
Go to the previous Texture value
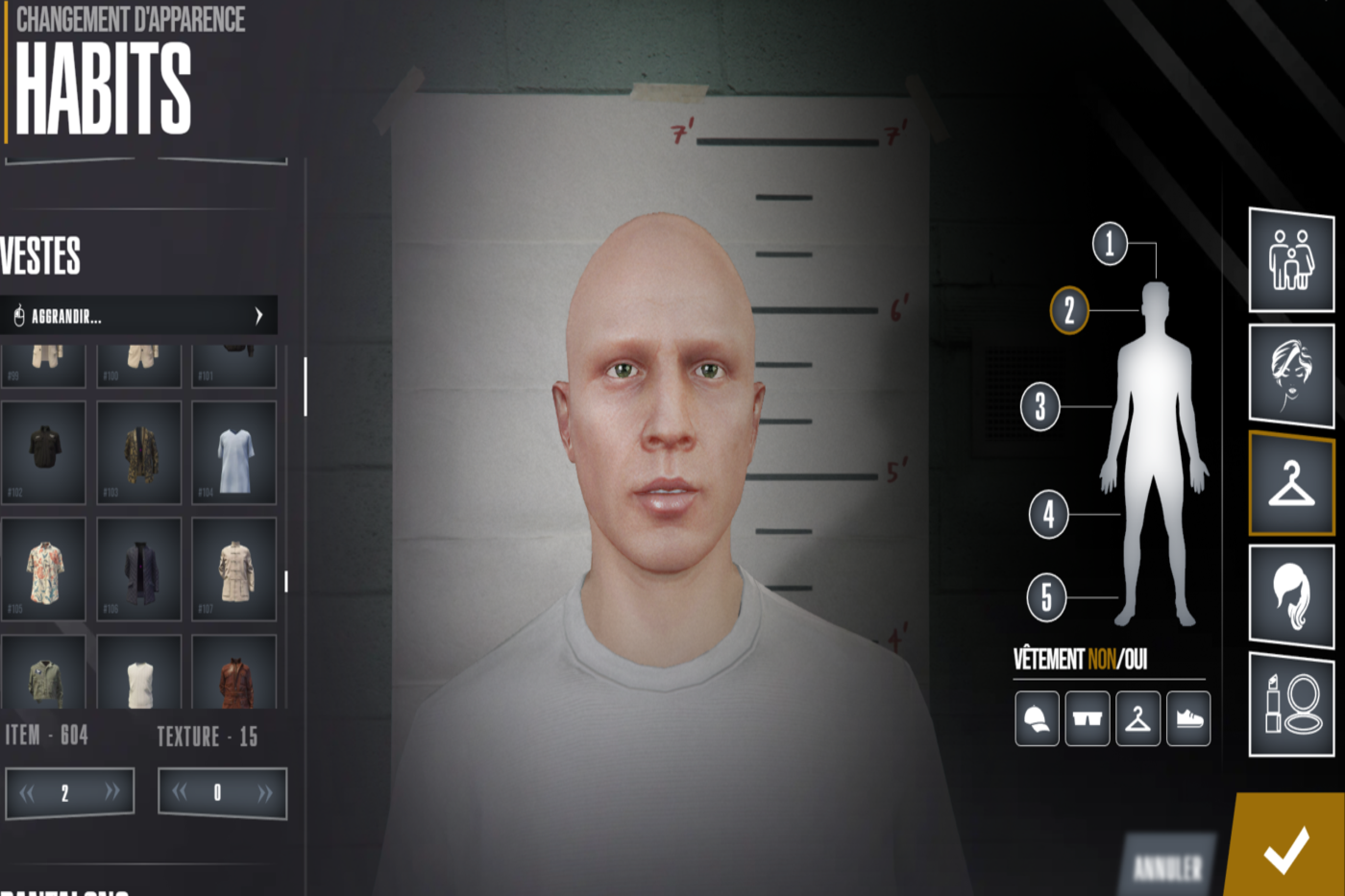pos(180,792)
